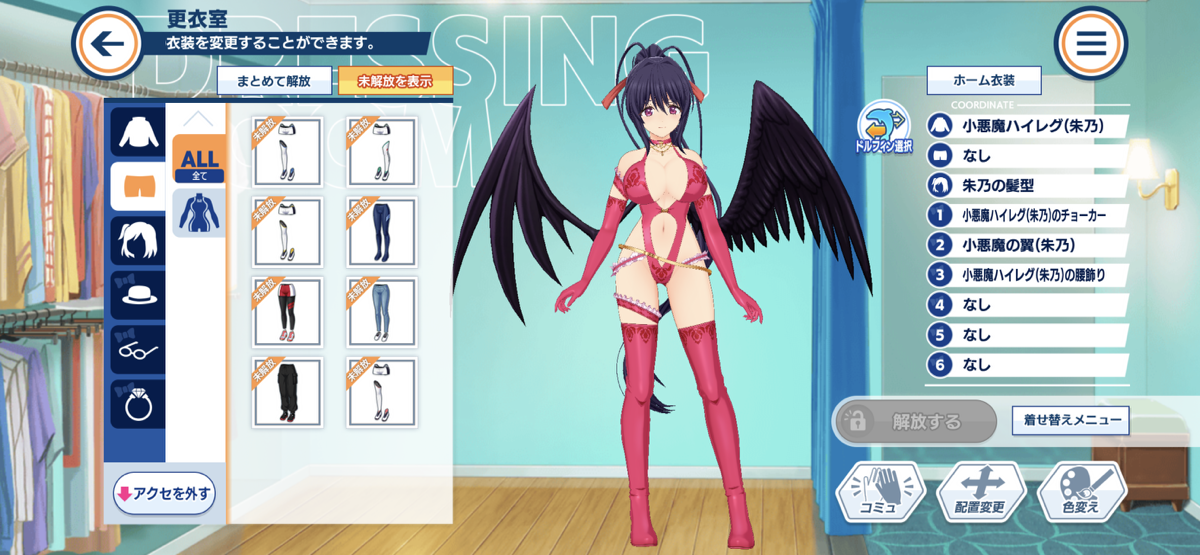Go back with the arrow button
Screen dimensions: 1200x555
108,43
